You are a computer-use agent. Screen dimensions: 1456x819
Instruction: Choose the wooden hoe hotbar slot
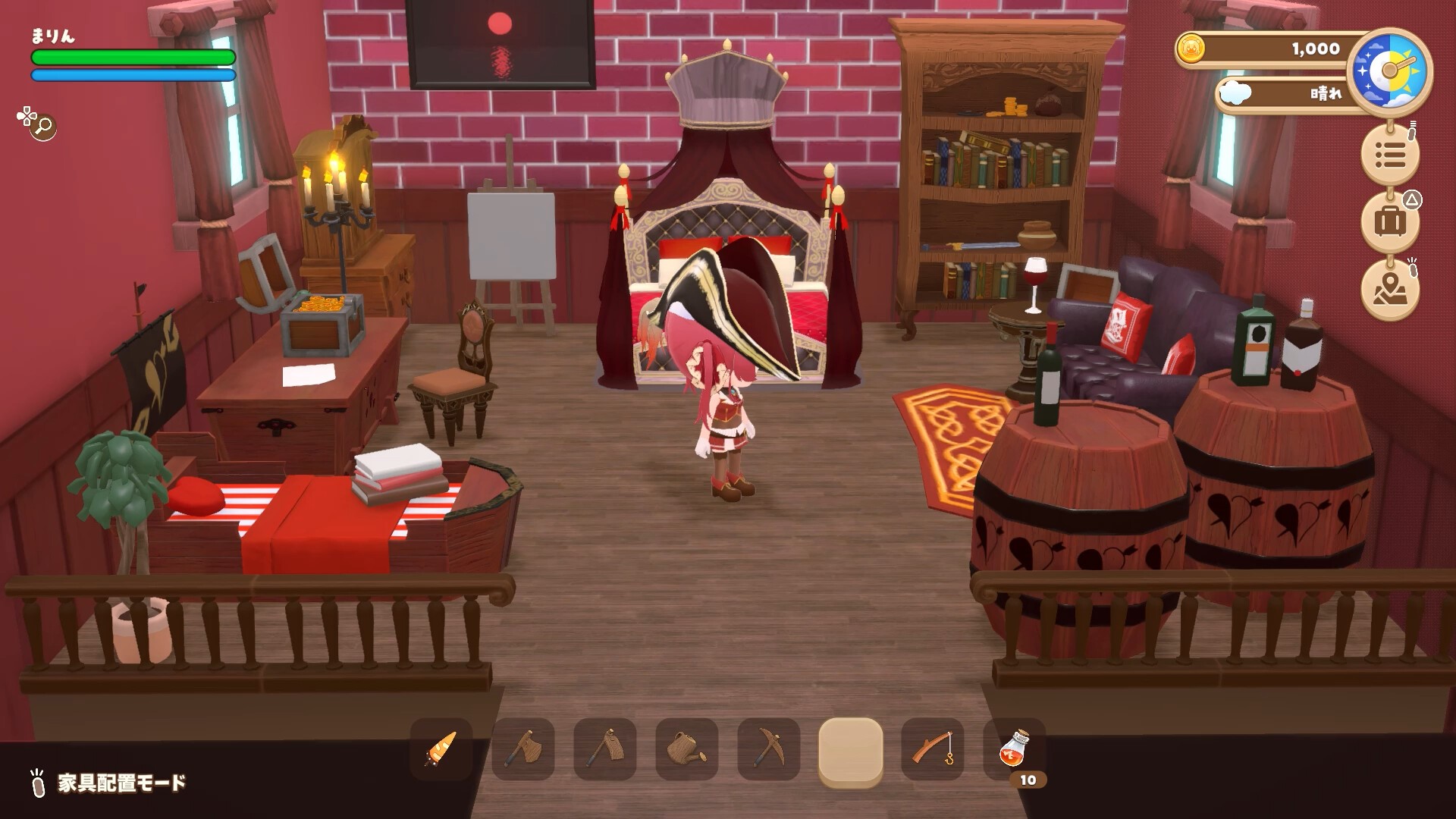pyautogui.click(x=605, y=749)
